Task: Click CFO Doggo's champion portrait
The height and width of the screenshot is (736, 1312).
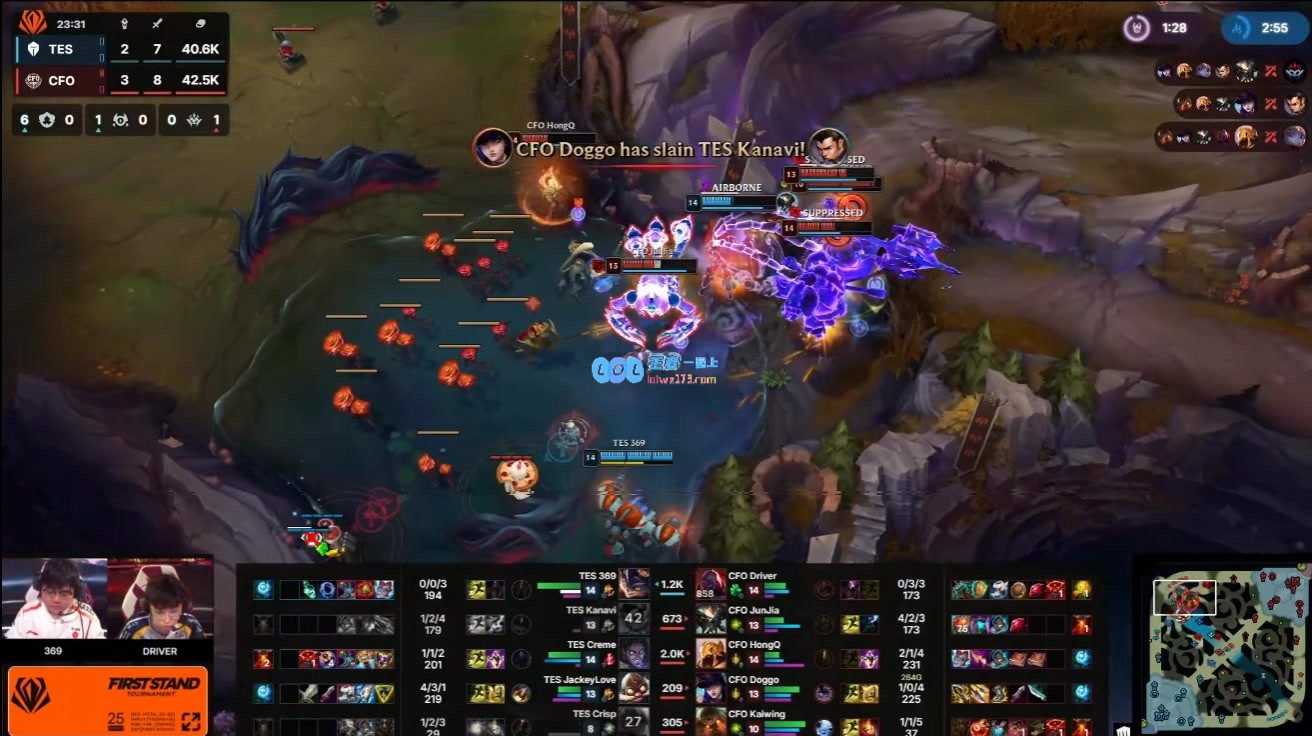Action: [x=711, y=688]
